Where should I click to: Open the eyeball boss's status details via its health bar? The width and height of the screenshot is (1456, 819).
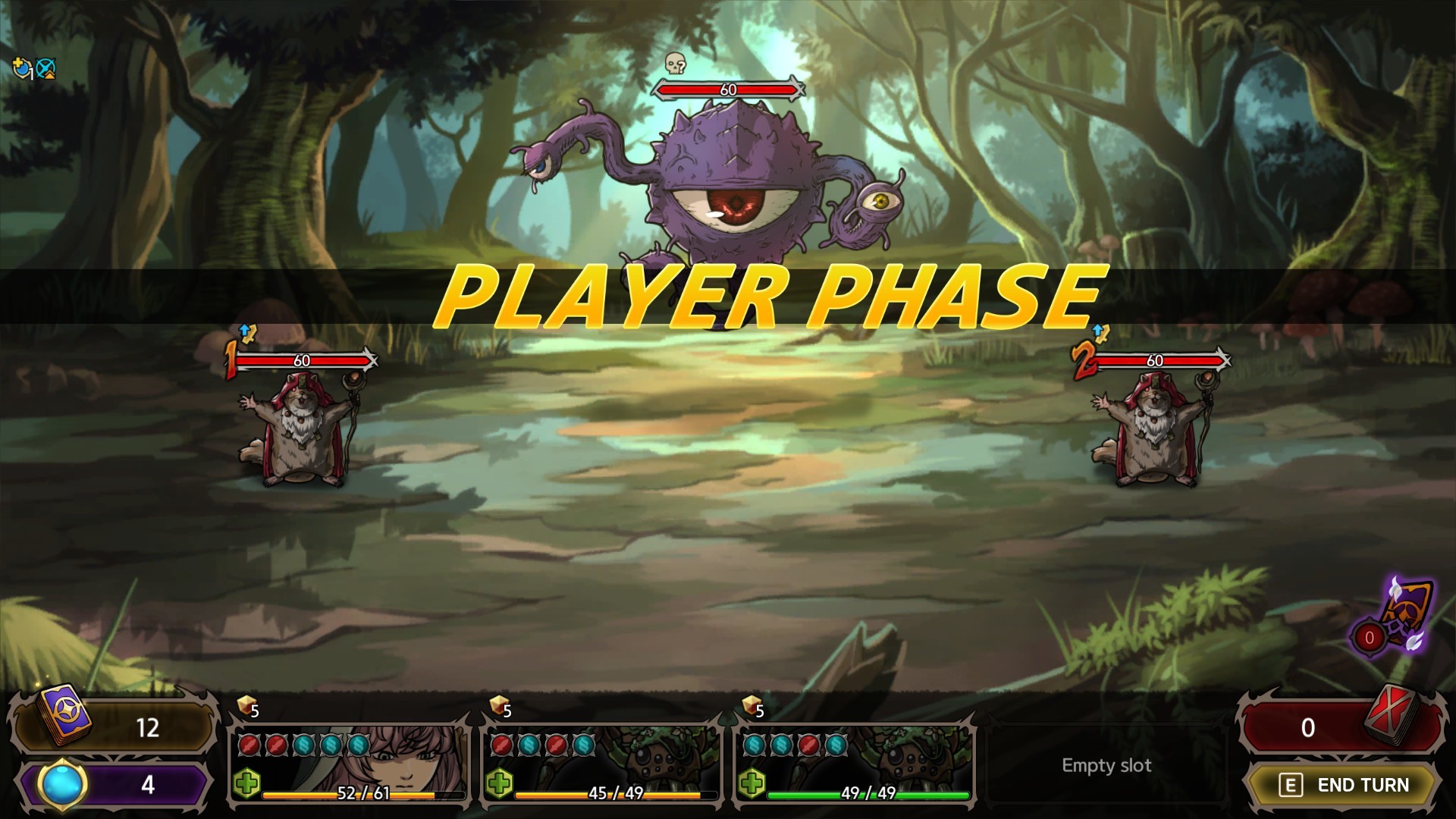coord(728,89)
